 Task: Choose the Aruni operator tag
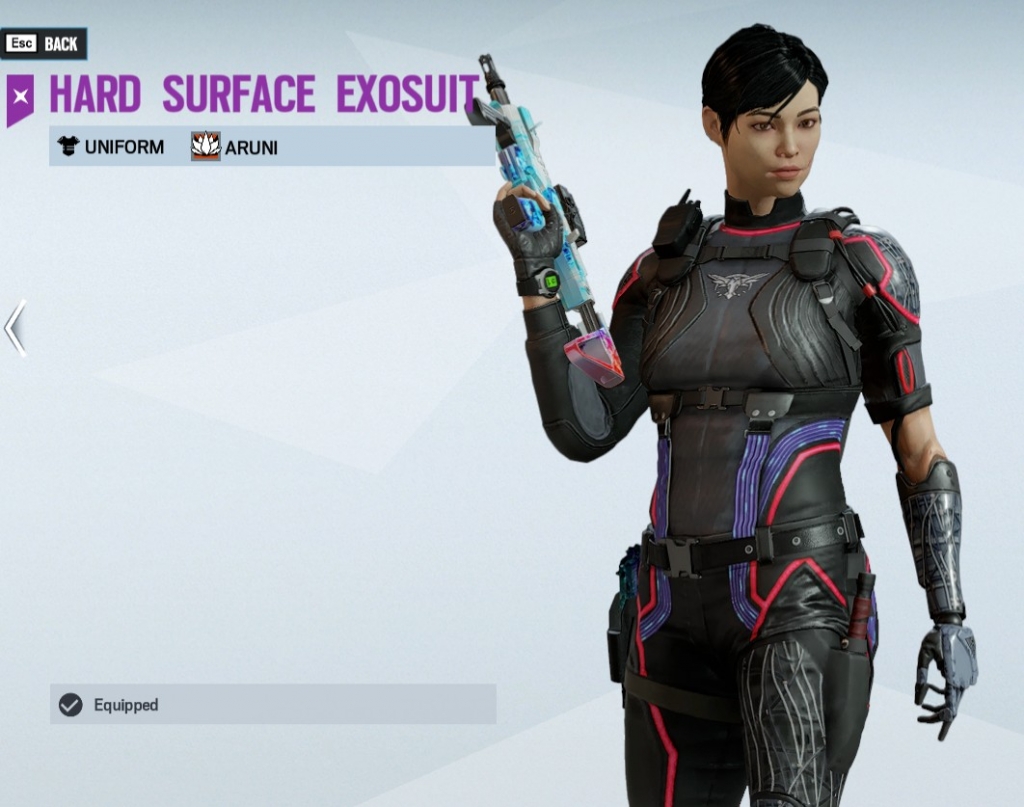click(235, 147)
